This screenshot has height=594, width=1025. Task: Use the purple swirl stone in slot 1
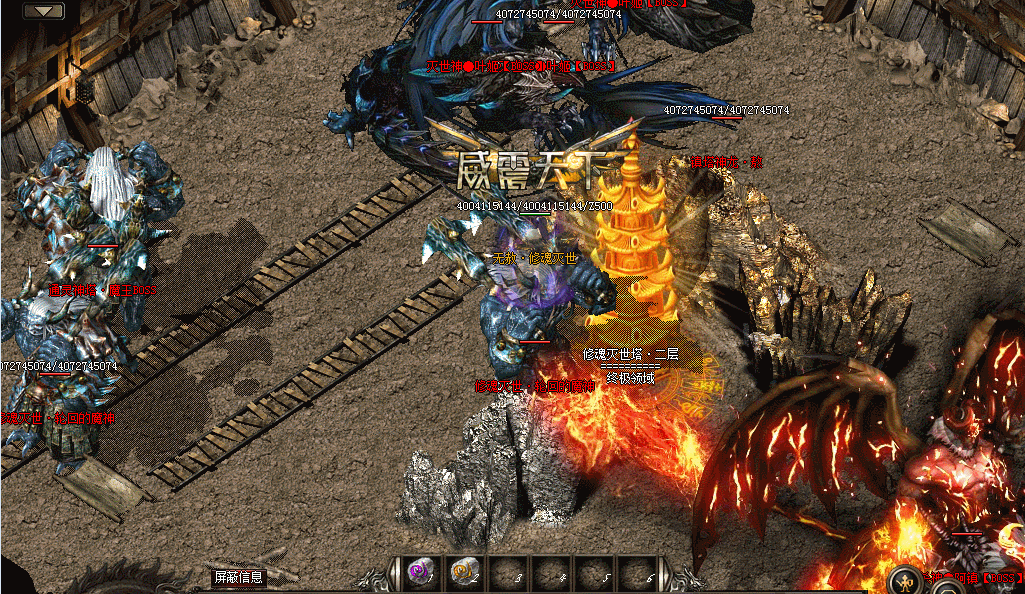(420, 573)
